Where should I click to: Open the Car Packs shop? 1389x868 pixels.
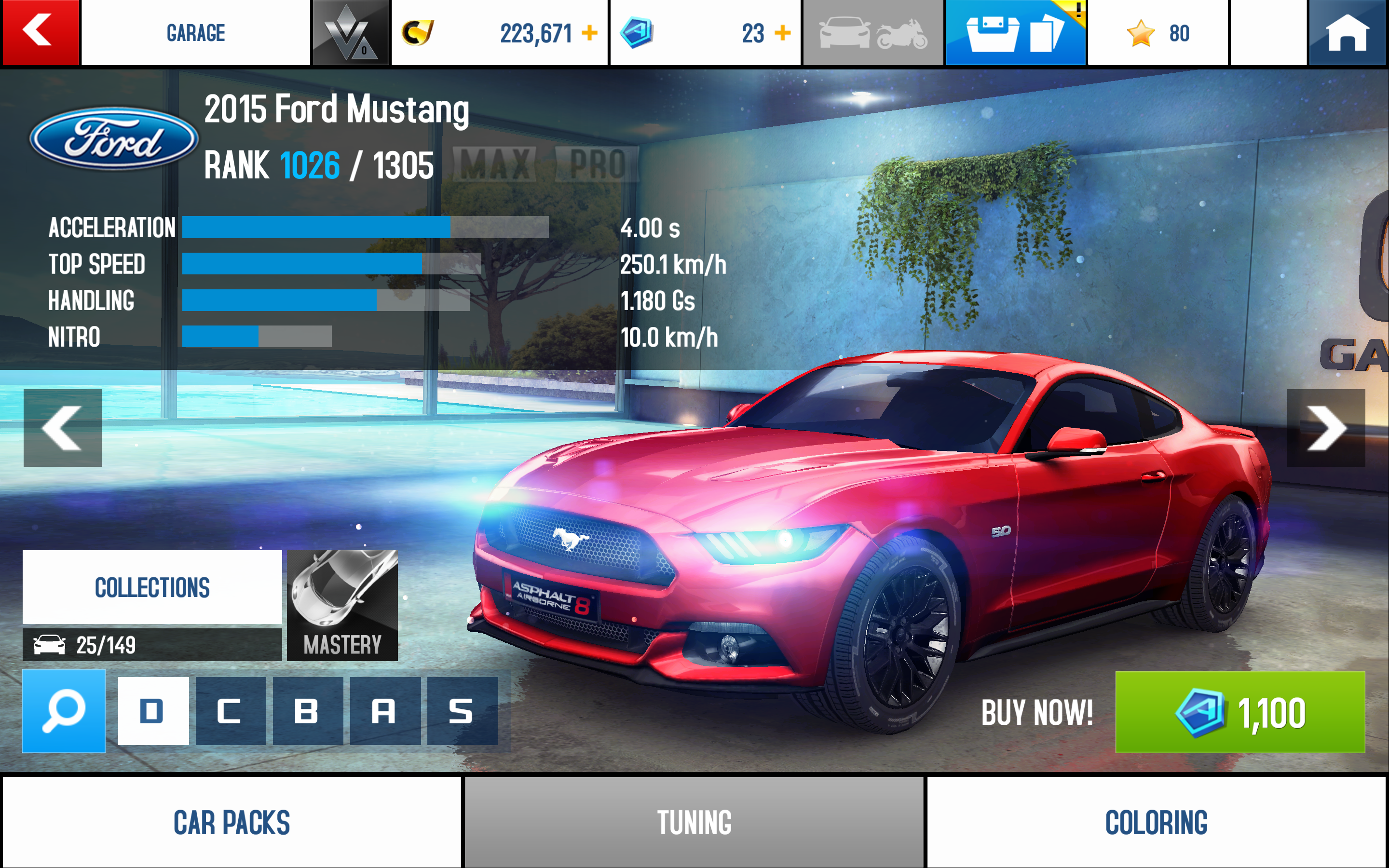click(232, 822)
